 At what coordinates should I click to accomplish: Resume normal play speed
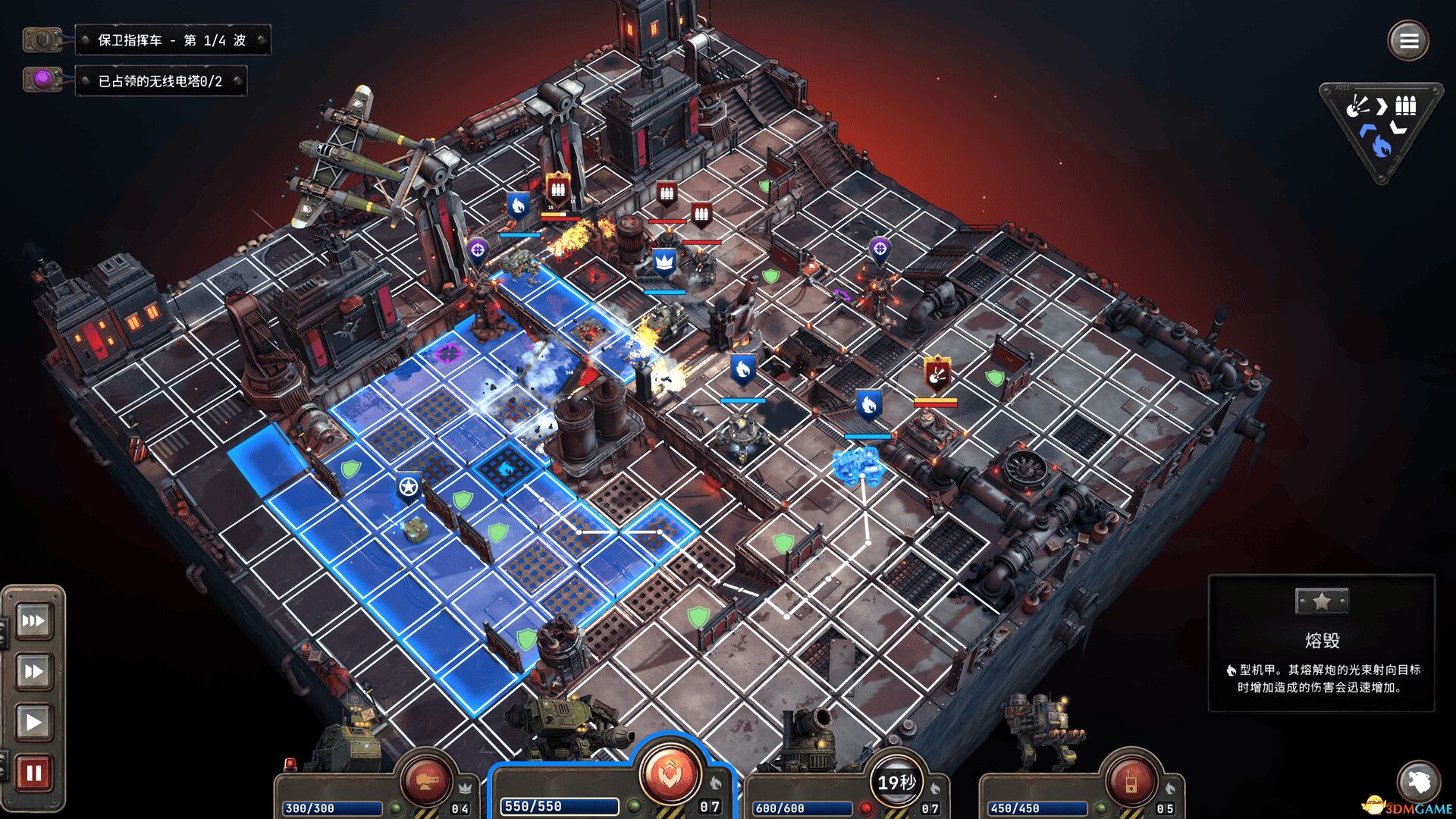33,721
